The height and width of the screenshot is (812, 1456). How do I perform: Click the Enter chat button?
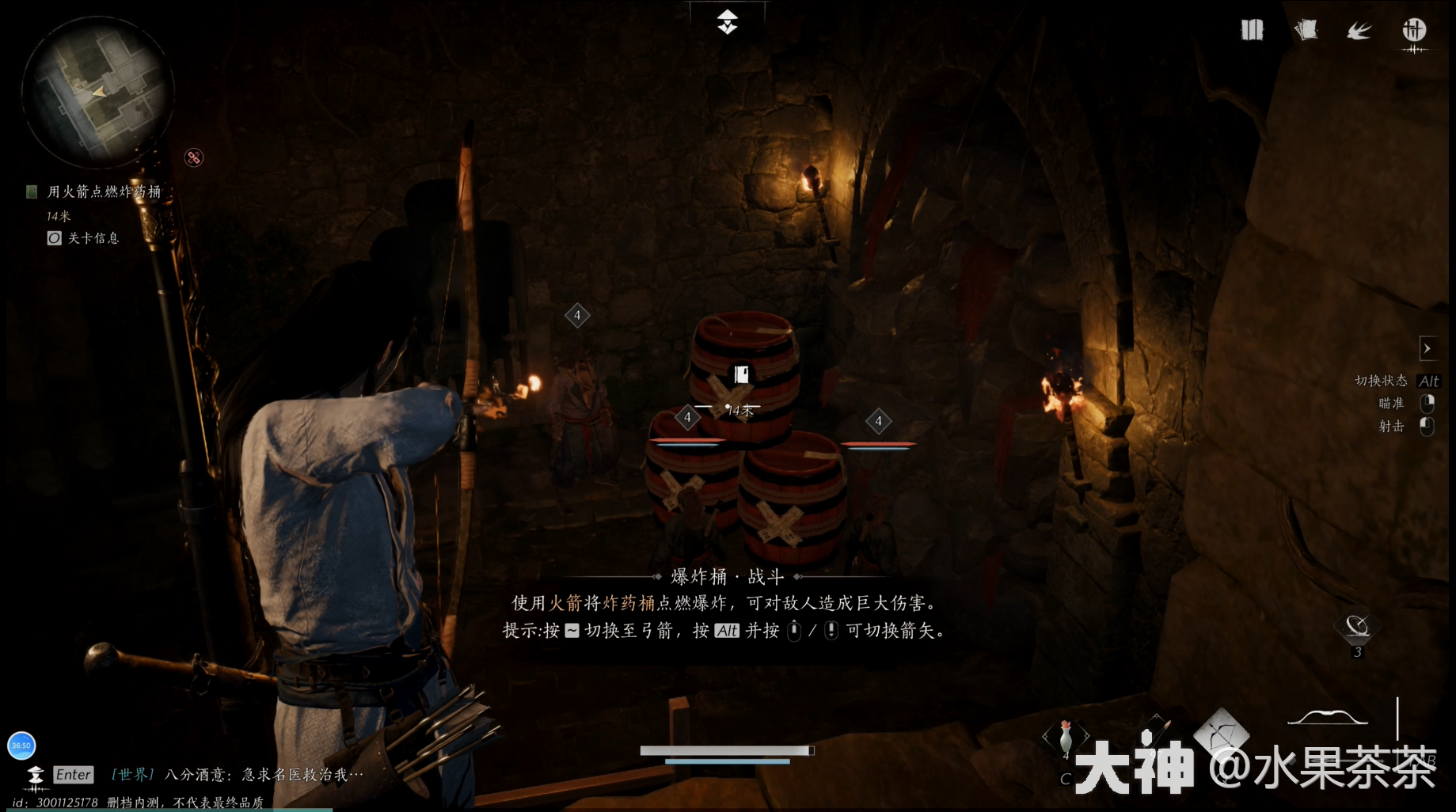coord(73,775)
